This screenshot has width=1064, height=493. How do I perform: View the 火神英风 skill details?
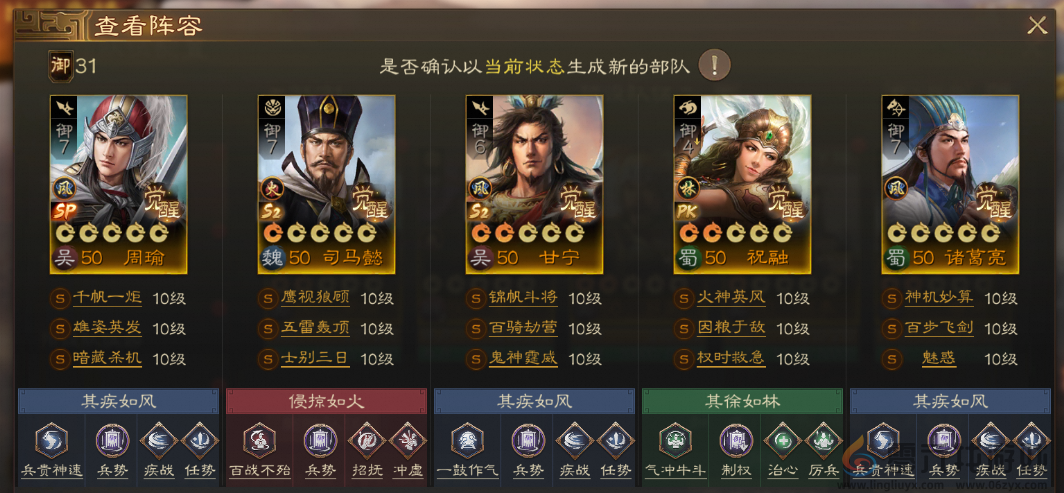[x=732, y=298]
